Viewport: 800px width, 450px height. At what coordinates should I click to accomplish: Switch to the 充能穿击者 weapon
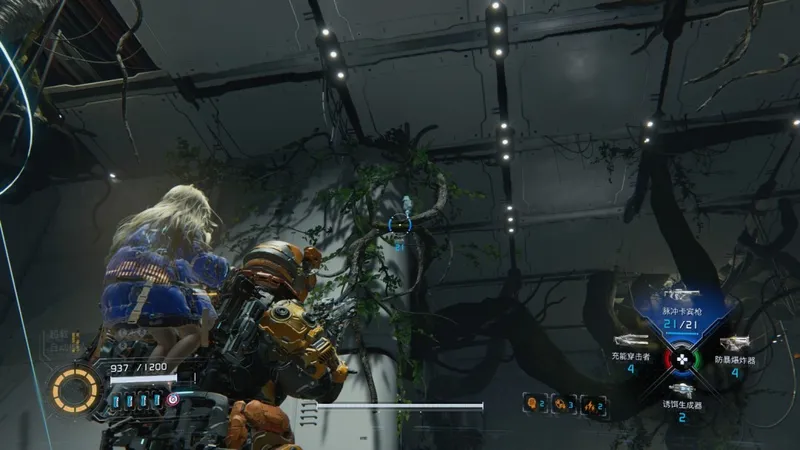(x=632, y=345)
